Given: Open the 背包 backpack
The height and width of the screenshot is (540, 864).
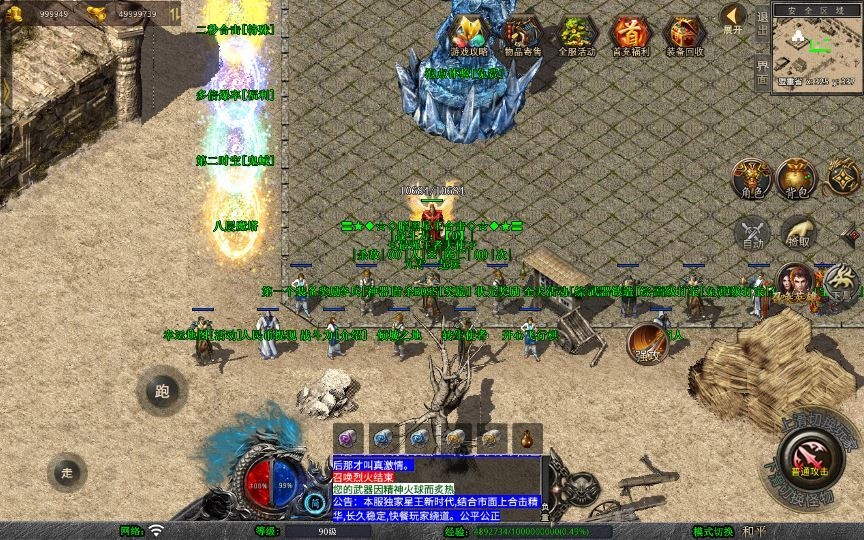Looking at the screenshot, I should (x=797, y=178).
